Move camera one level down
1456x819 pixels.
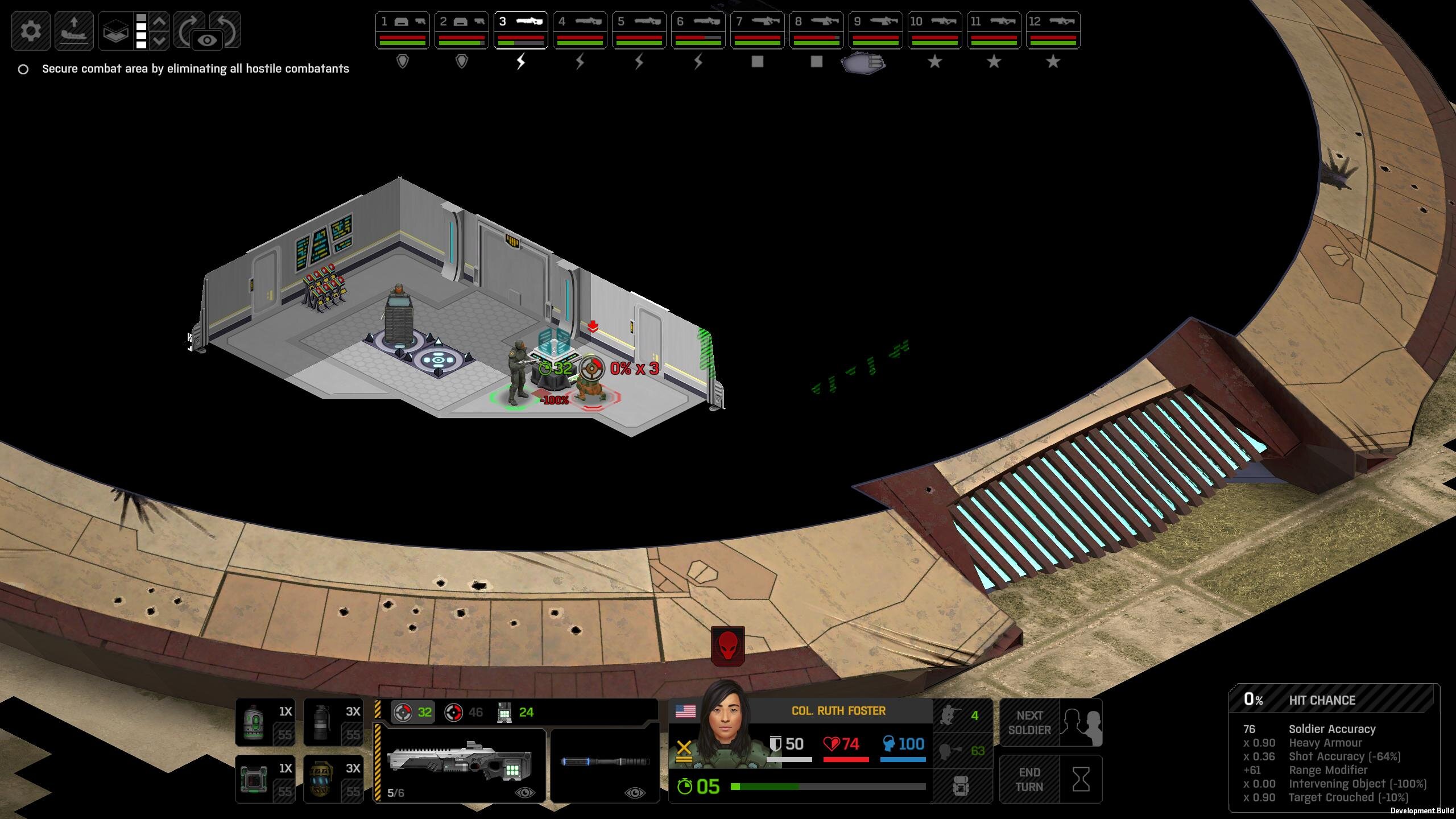pyautogui.click(x=160, y=40)
